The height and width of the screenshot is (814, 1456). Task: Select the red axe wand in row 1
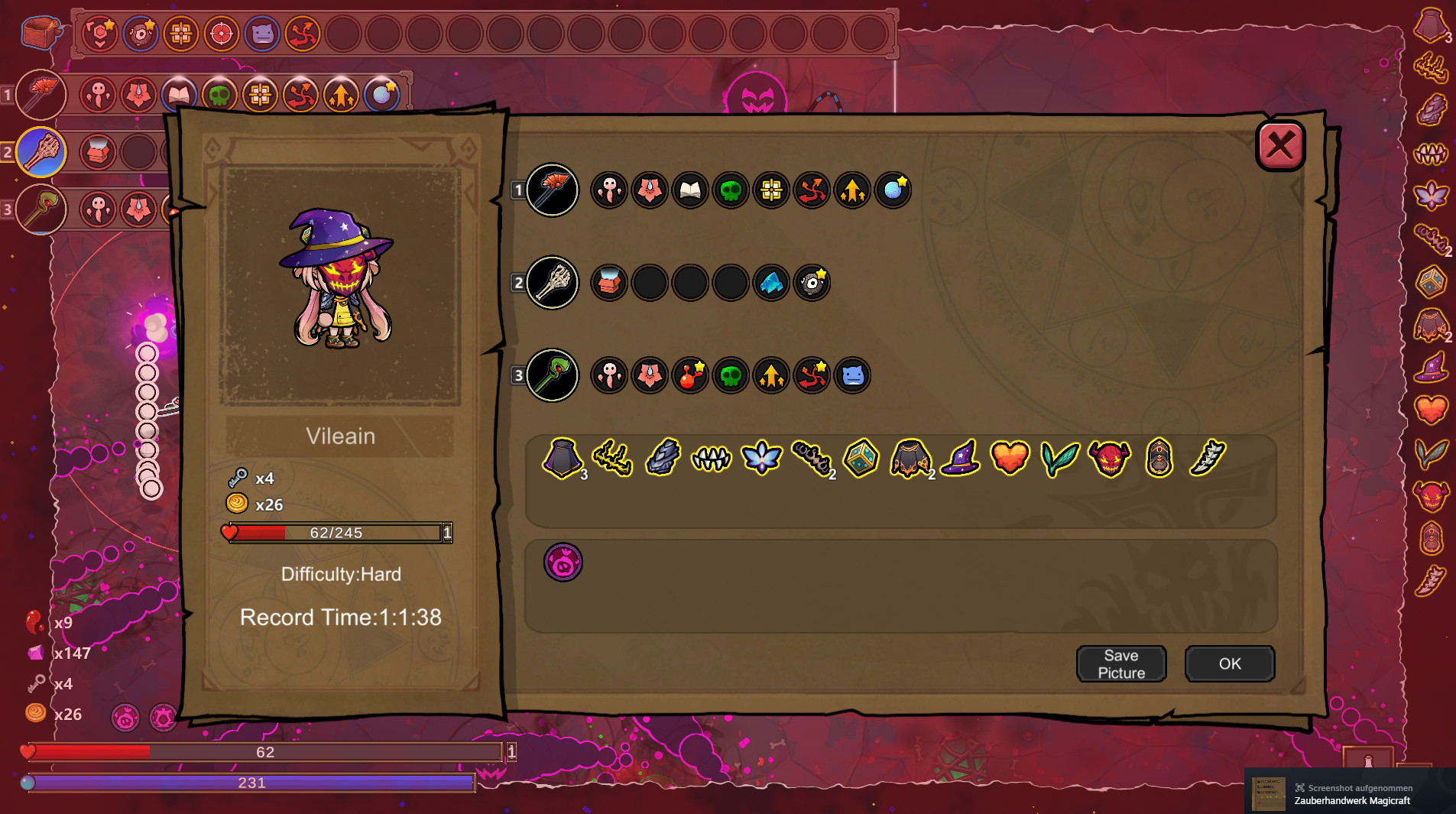553,190
